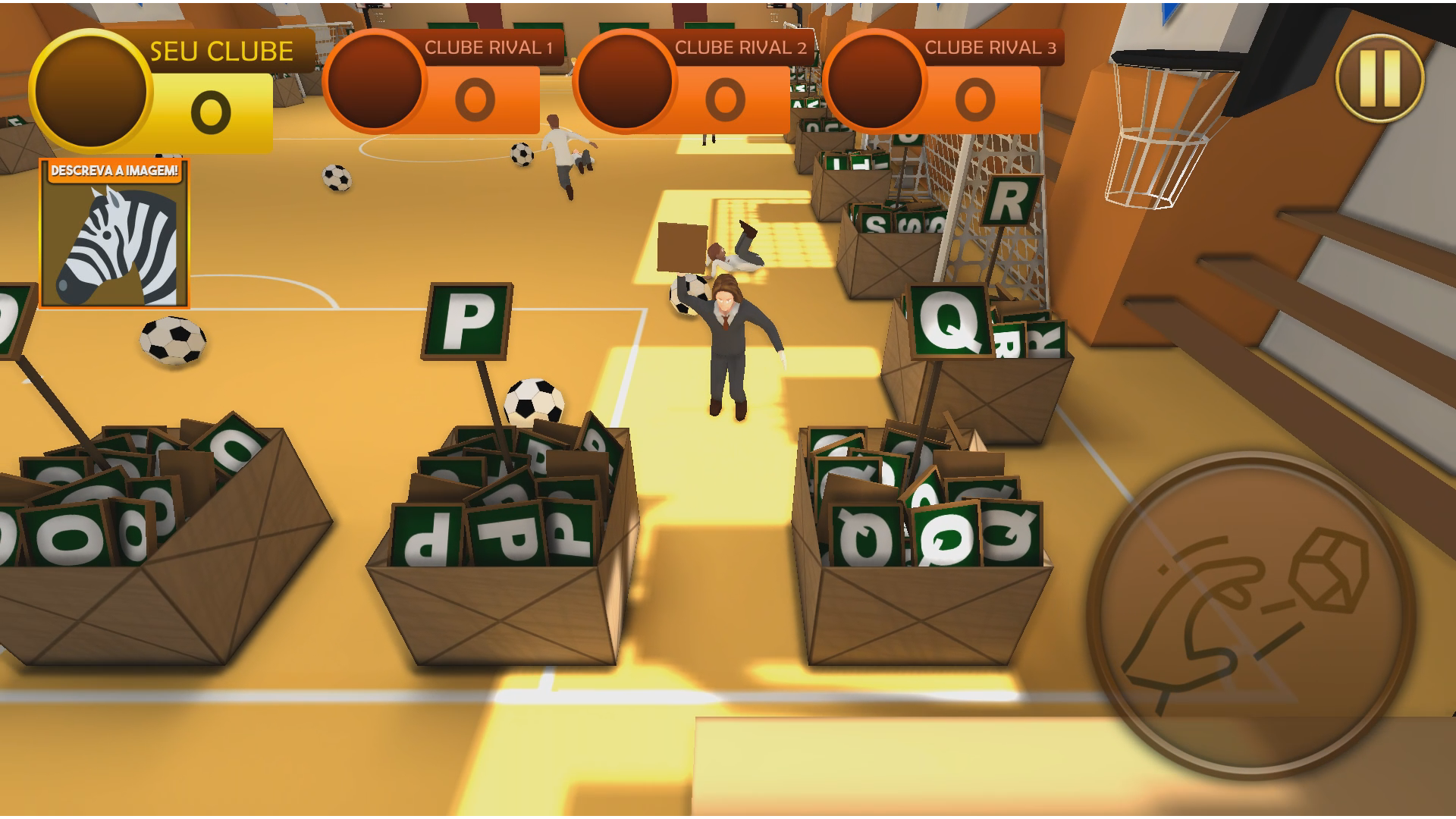Select the zebra picture under DESCREVA A IMAGEM
Viewport: 1456px width, 819px height.
(x=115, y=243)
